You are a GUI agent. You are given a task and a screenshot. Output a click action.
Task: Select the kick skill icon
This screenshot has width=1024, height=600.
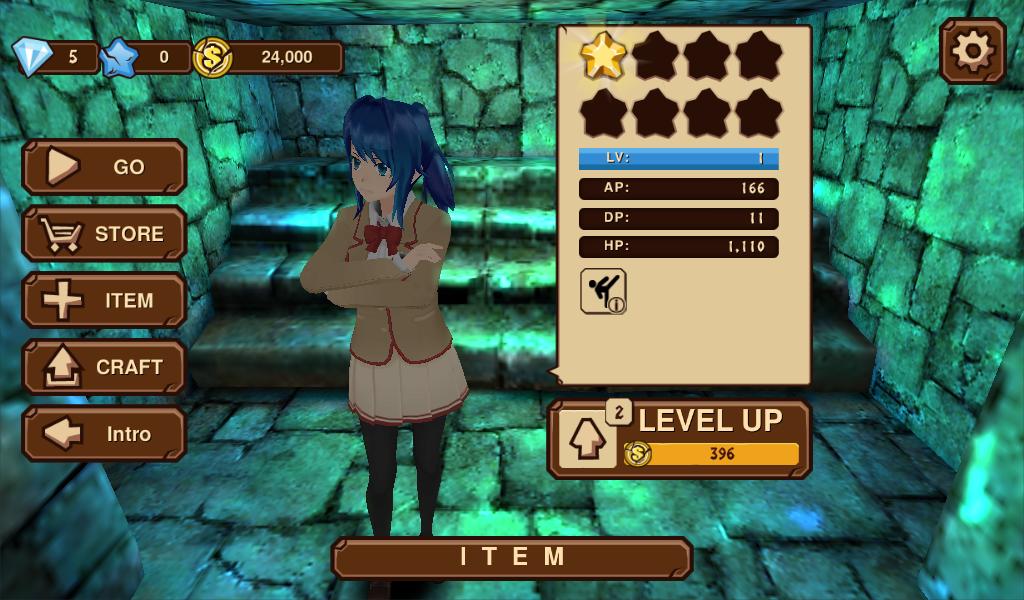click(x=603, y=291)
